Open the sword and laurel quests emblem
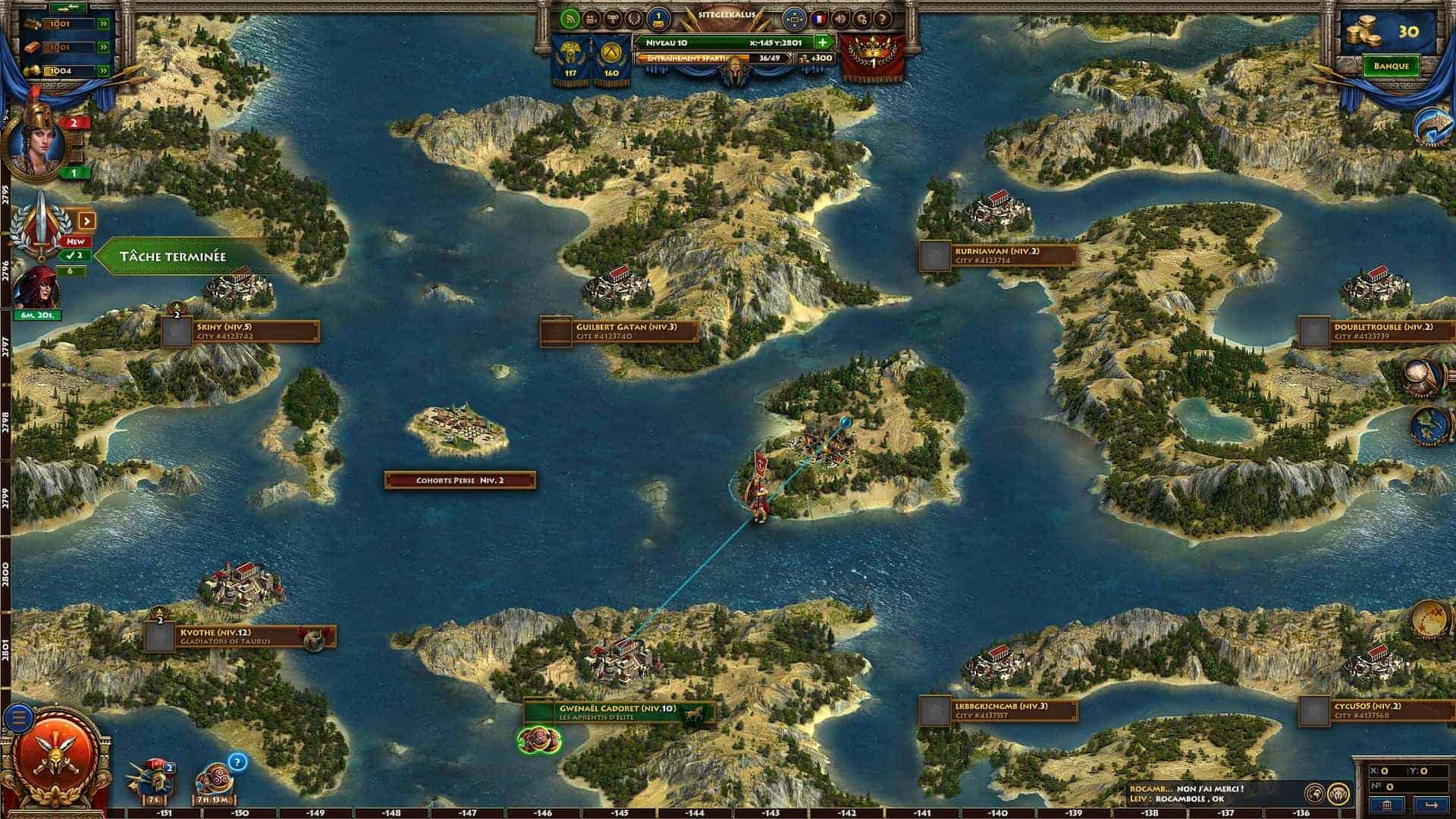The image size is (1456, 819). click(x=43, y=225)
